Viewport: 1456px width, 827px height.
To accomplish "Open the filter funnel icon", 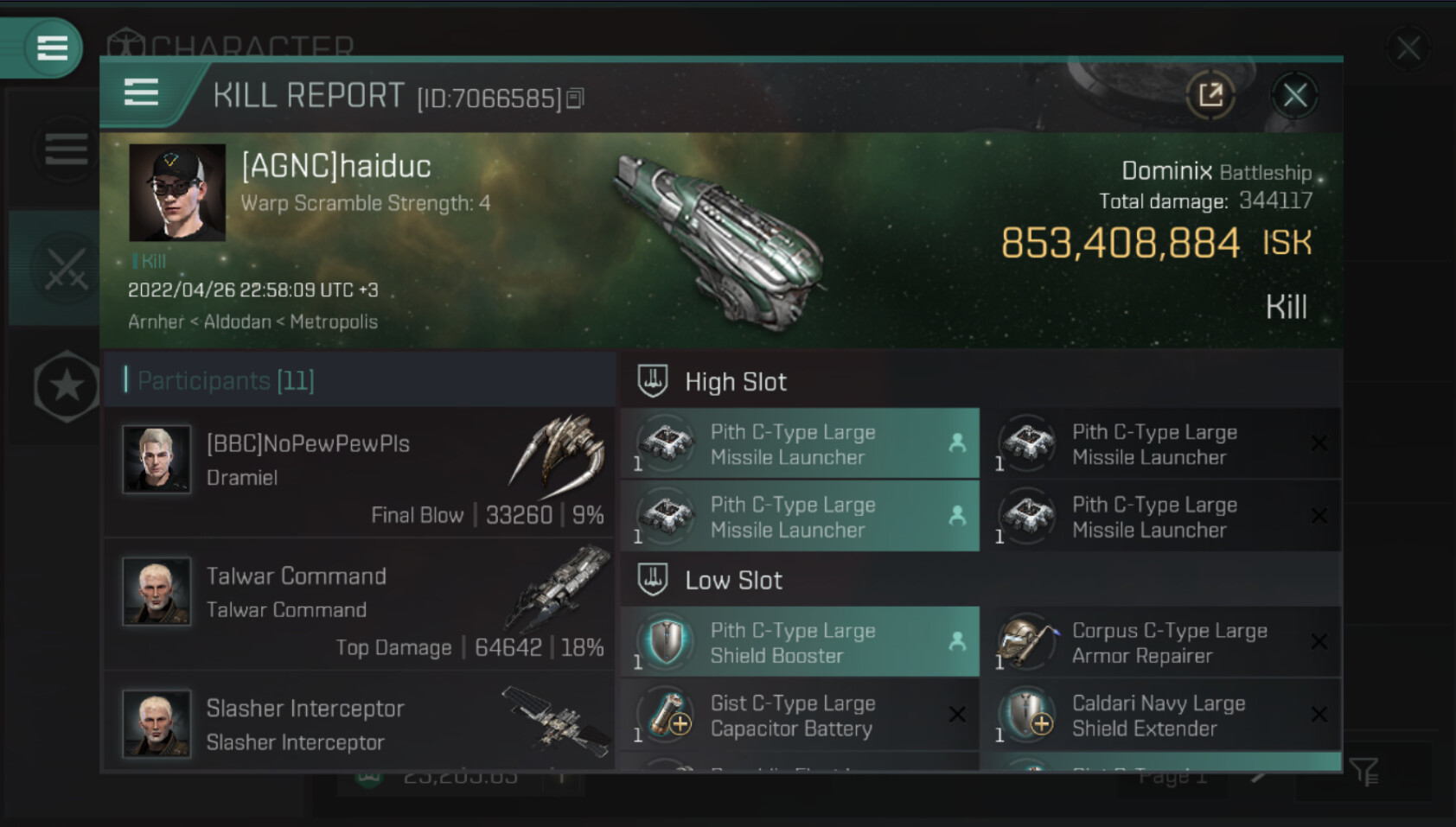I will click(x=1364, y=772).
